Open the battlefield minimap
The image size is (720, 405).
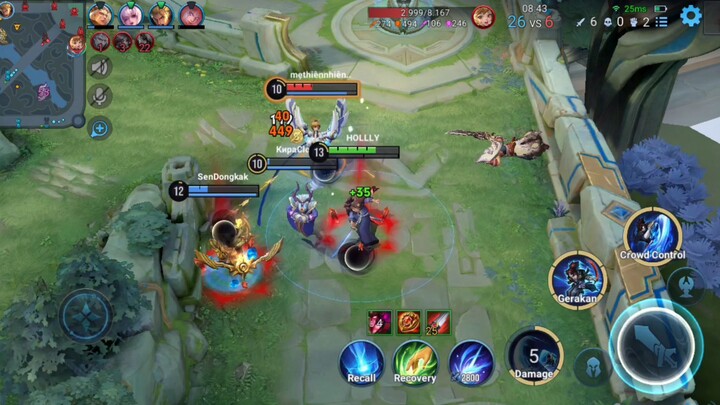point(40,62)
